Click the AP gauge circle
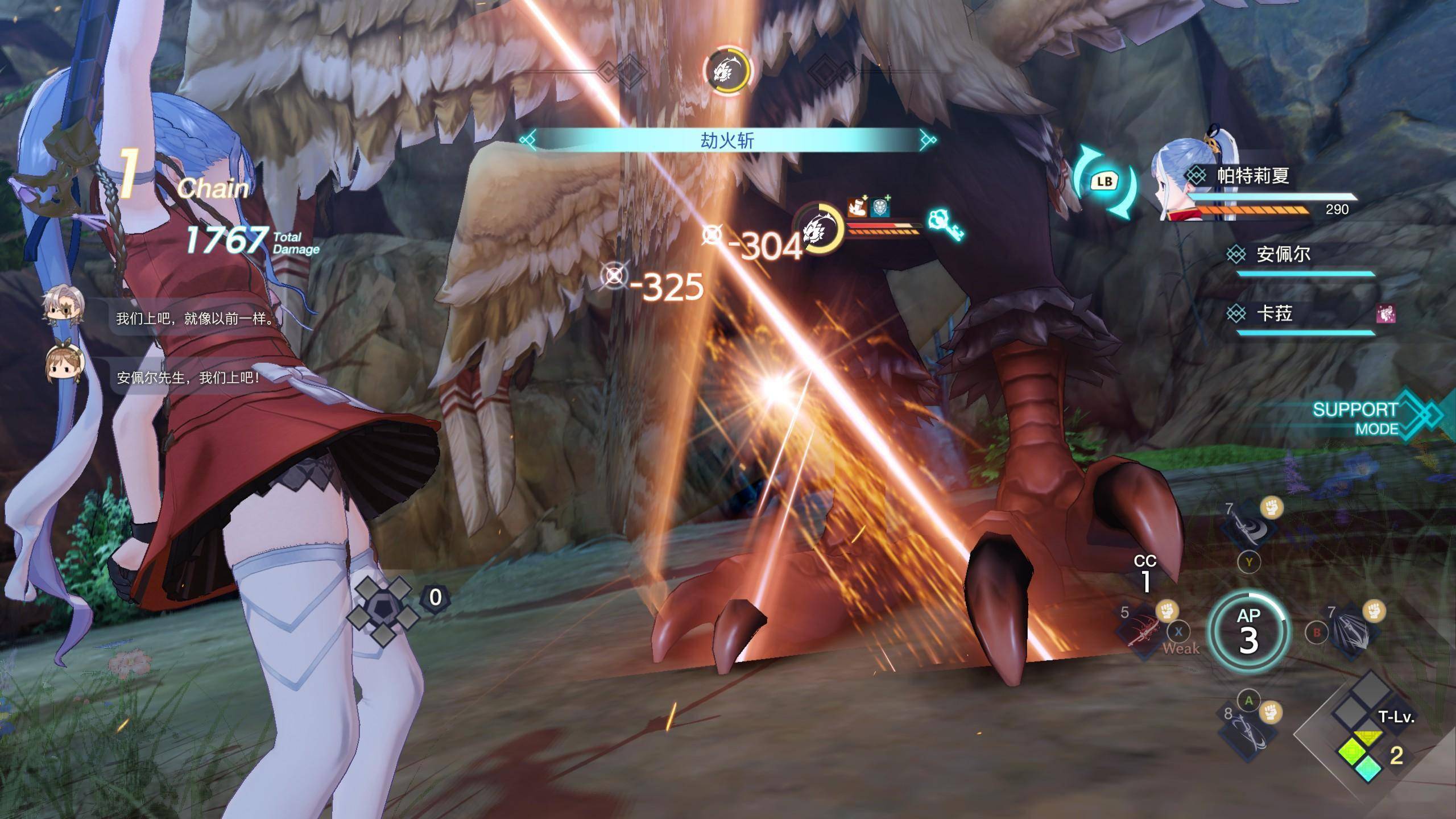The image size is (1456, 819). (x=1248, y=631)
